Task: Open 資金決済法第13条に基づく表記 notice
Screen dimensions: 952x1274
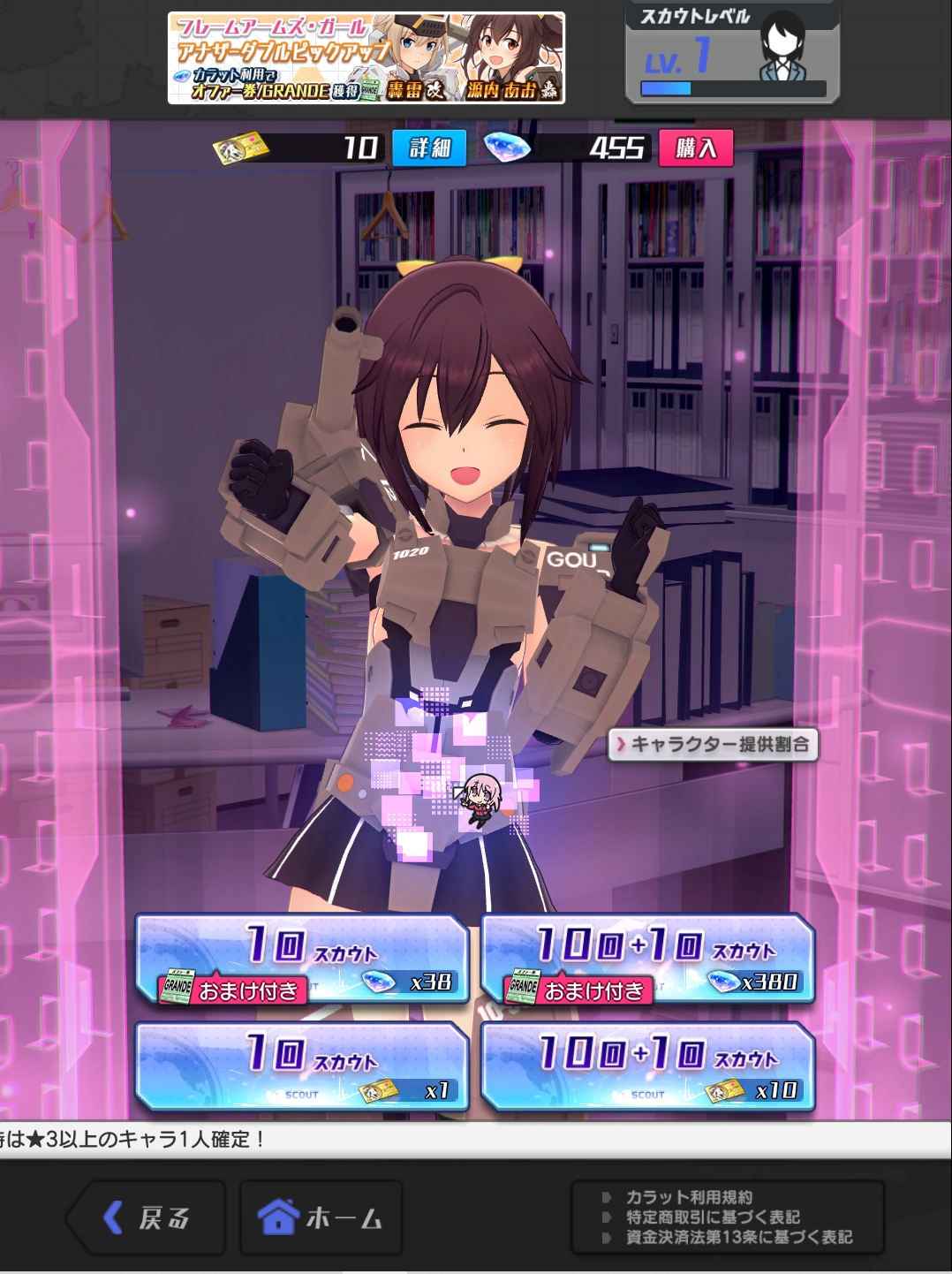Action: point(739,1238)
